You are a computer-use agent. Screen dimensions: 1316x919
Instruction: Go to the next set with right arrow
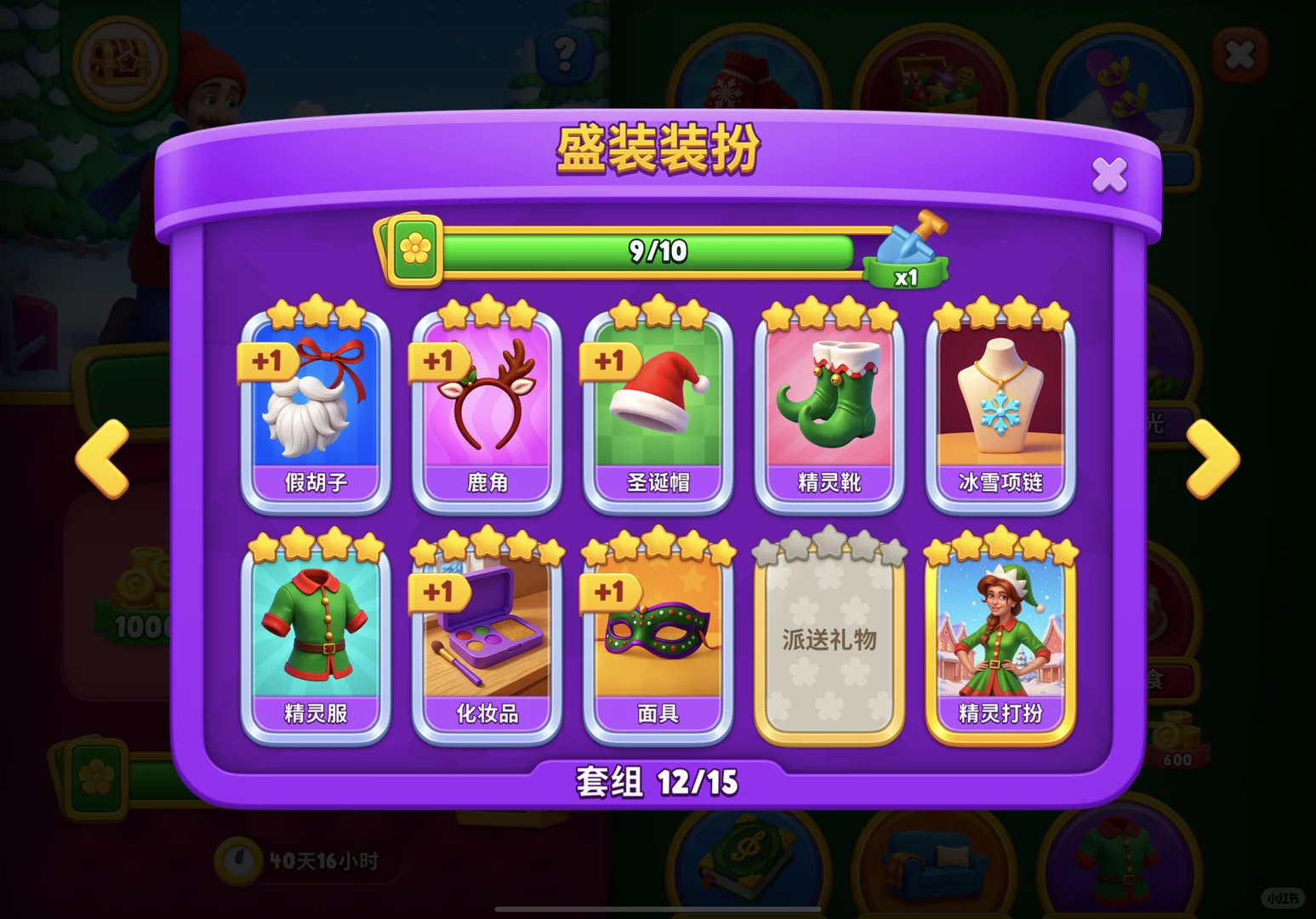(1211, 459)
